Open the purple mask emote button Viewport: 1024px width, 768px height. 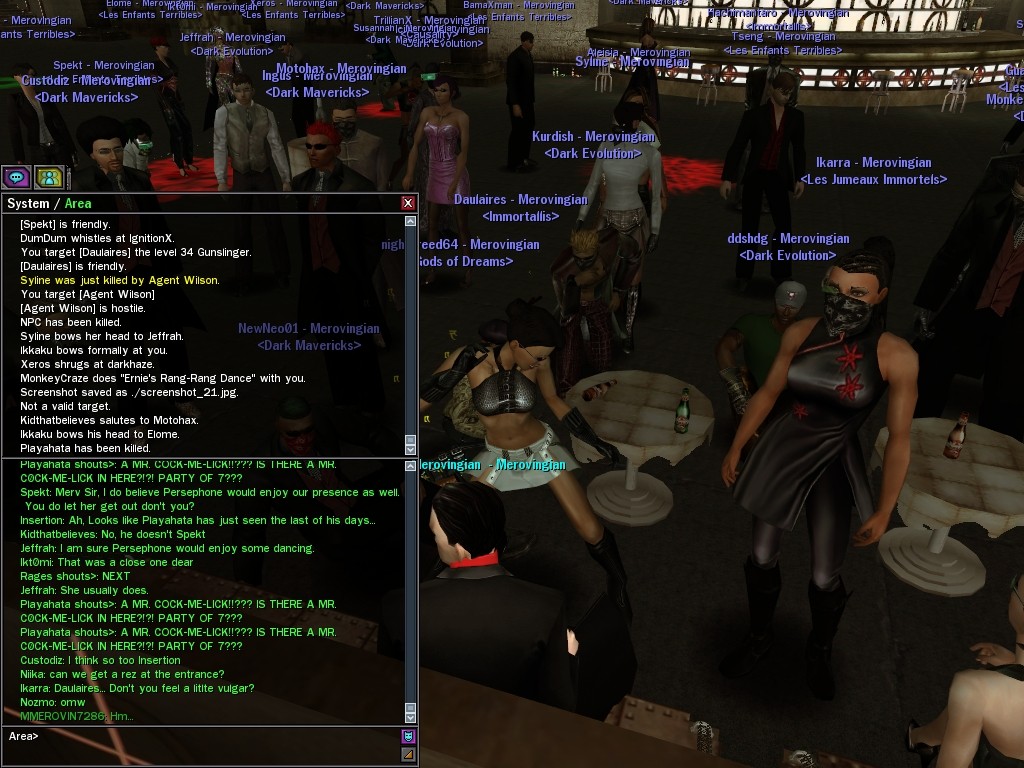click(408, 737)
